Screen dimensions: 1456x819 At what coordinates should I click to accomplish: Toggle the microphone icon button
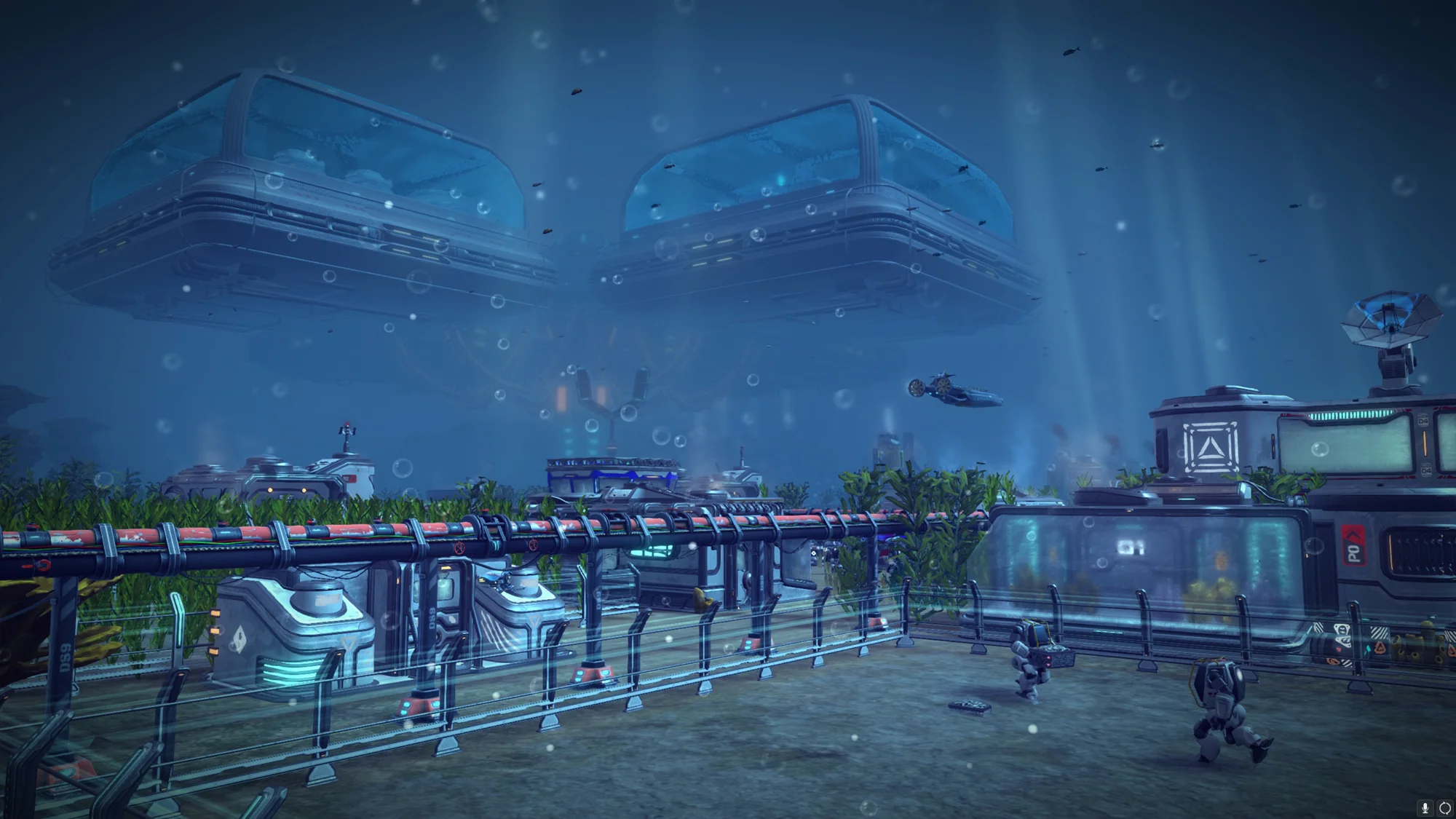pos(1425,808)
